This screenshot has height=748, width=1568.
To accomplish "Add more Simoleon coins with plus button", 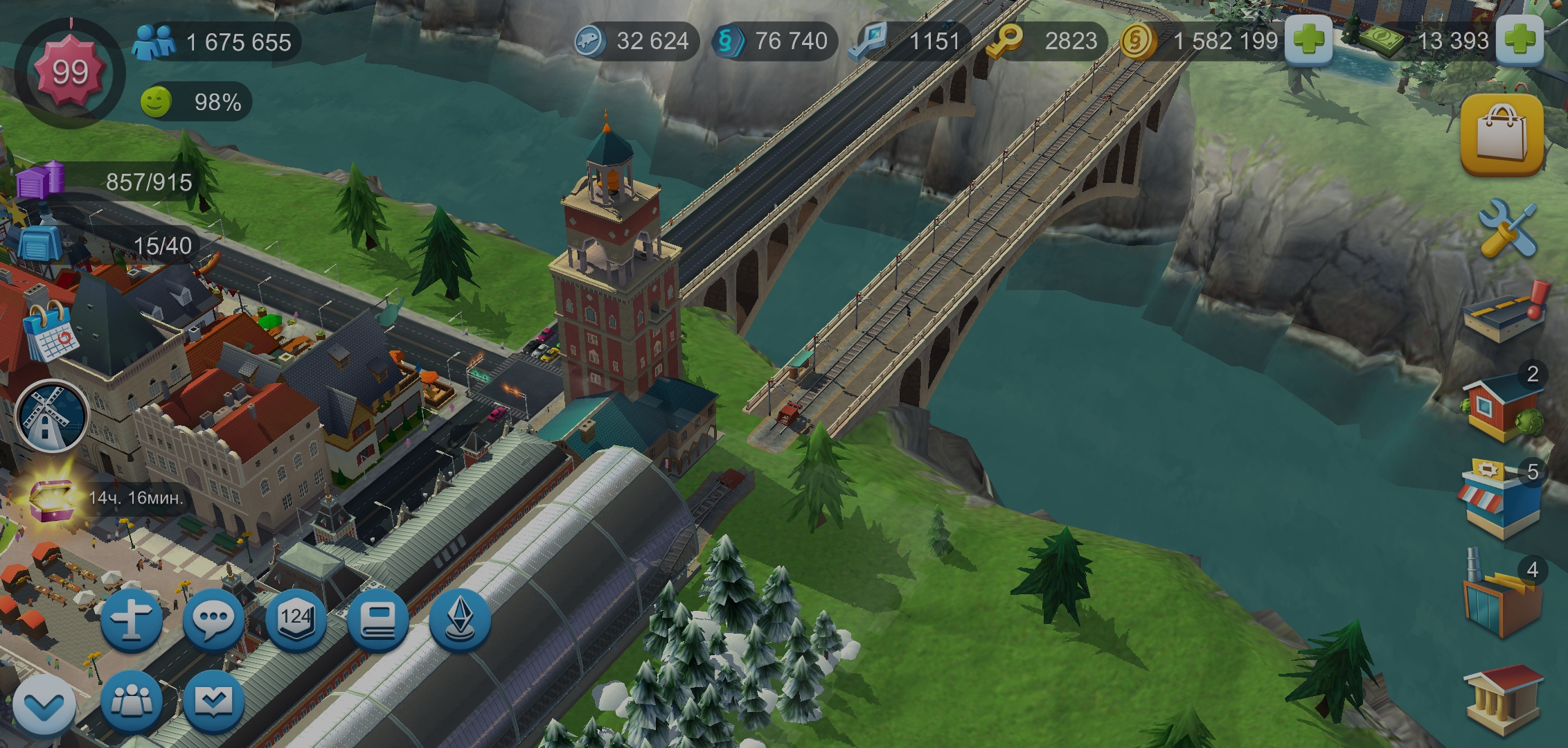I will 1308,42.
